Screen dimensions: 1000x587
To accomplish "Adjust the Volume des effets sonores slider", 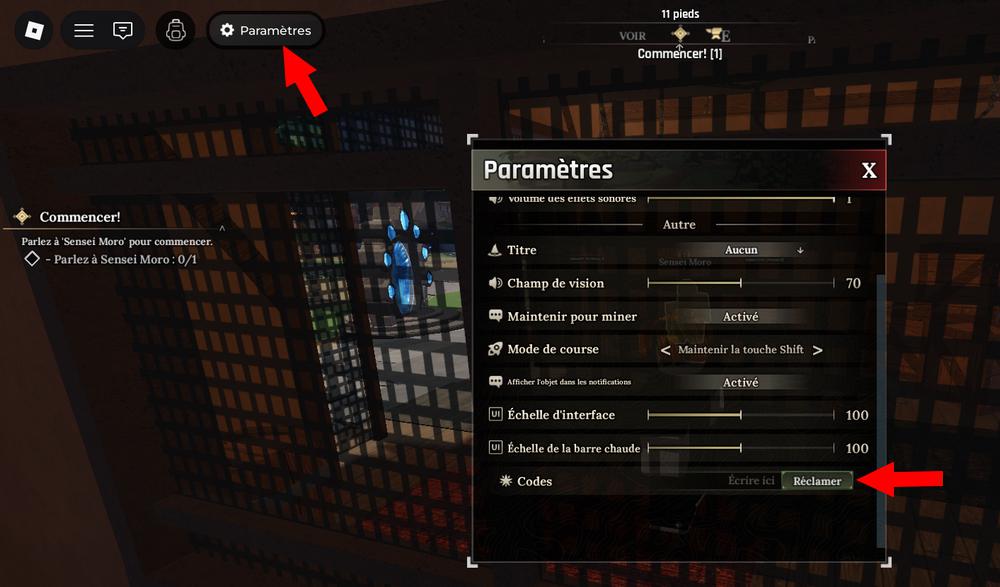I will tap(741, 199).
